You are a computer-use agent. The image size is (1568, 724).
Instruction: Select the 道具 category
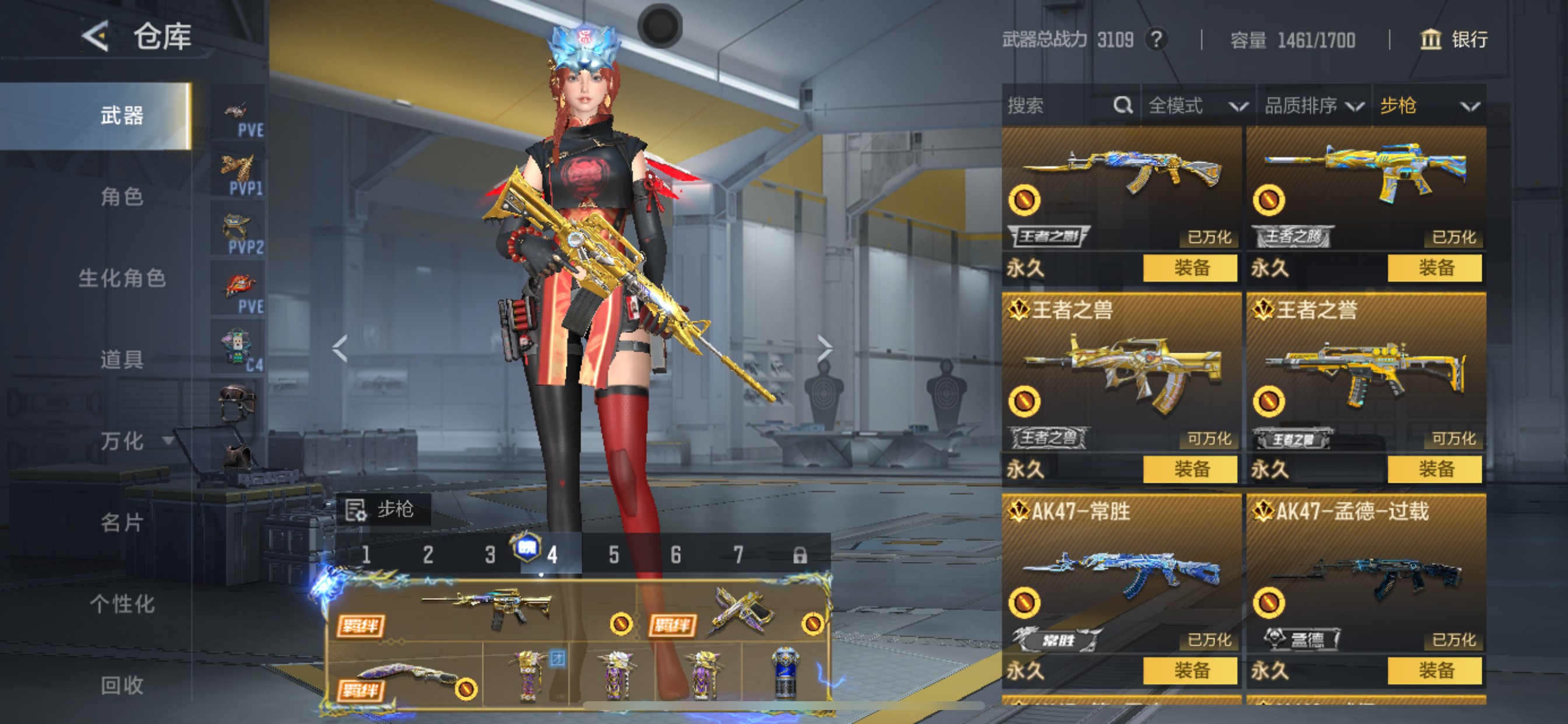[x=122, y=360]
